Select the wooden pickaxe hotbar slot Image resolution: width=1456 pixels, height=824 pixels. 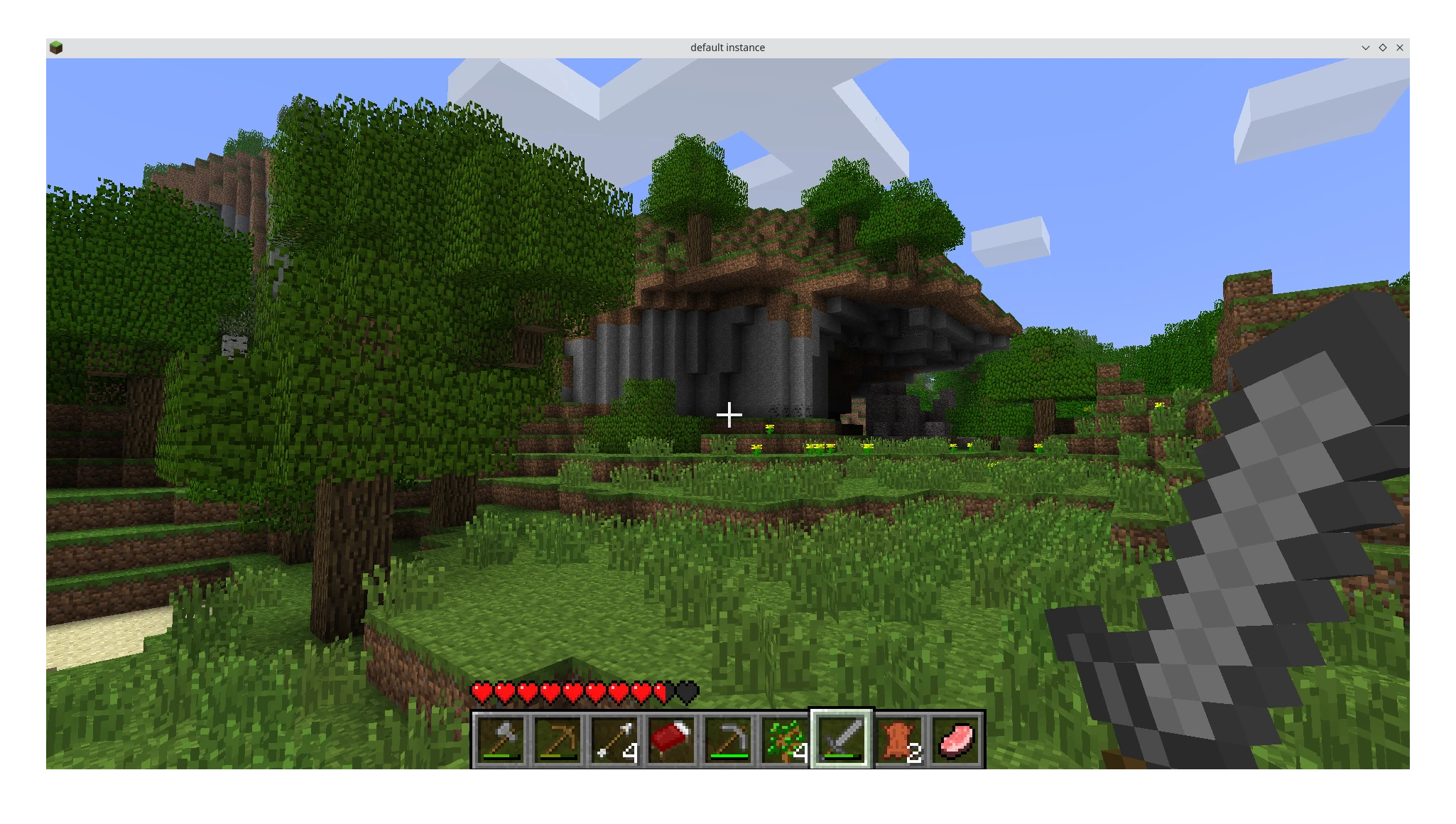pyautogui.click(x=558, y=740)
